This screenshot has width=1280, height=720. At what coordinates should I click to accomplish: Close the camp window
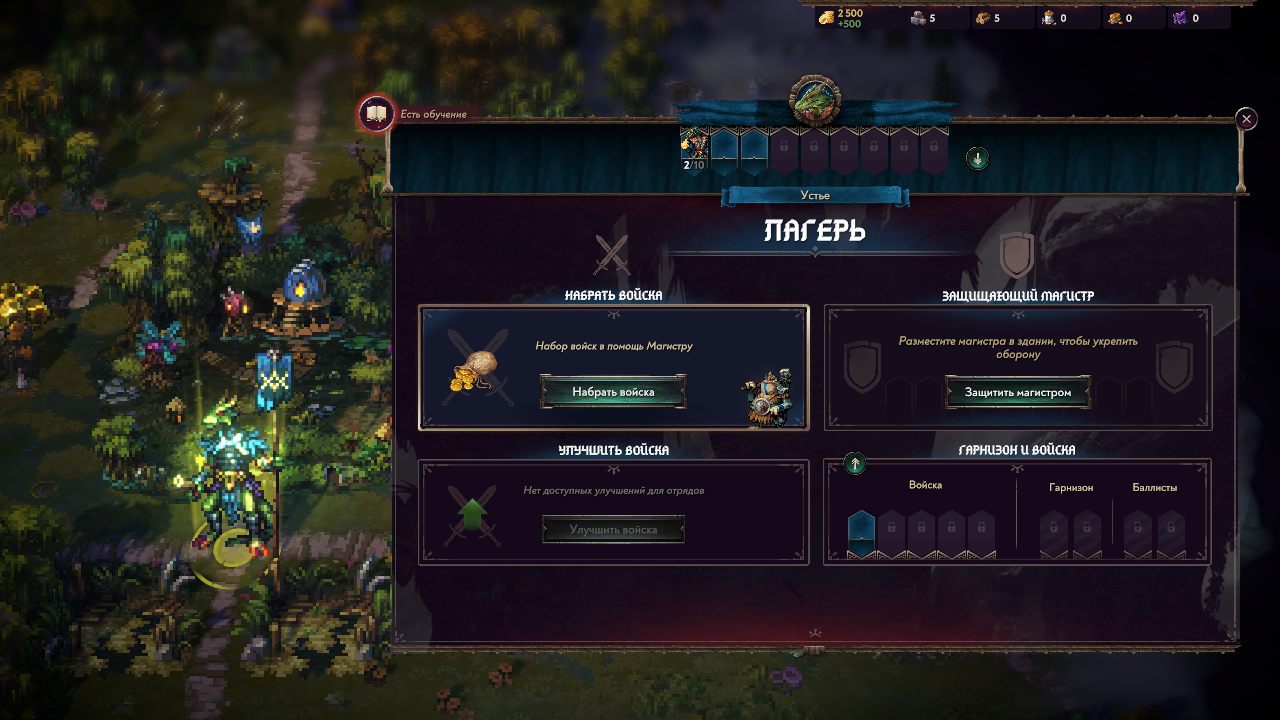(1246, 119)
